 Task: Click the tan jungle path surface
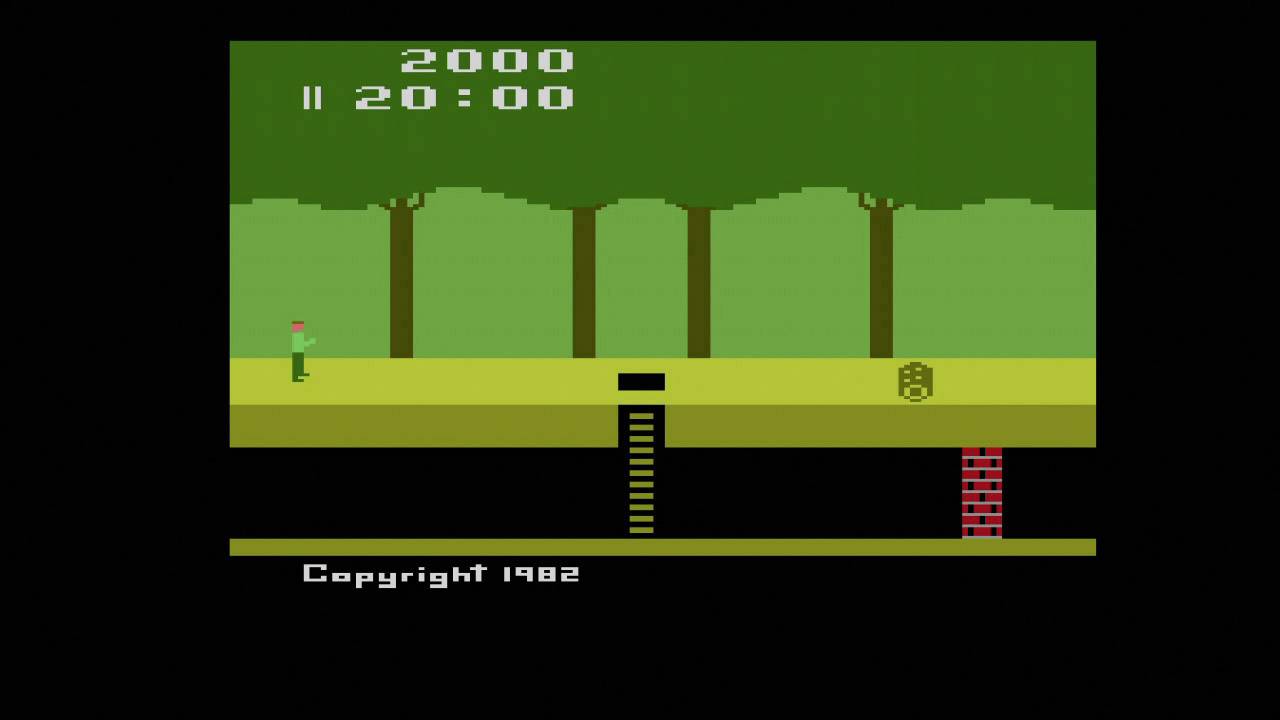[x=450, y=380]
